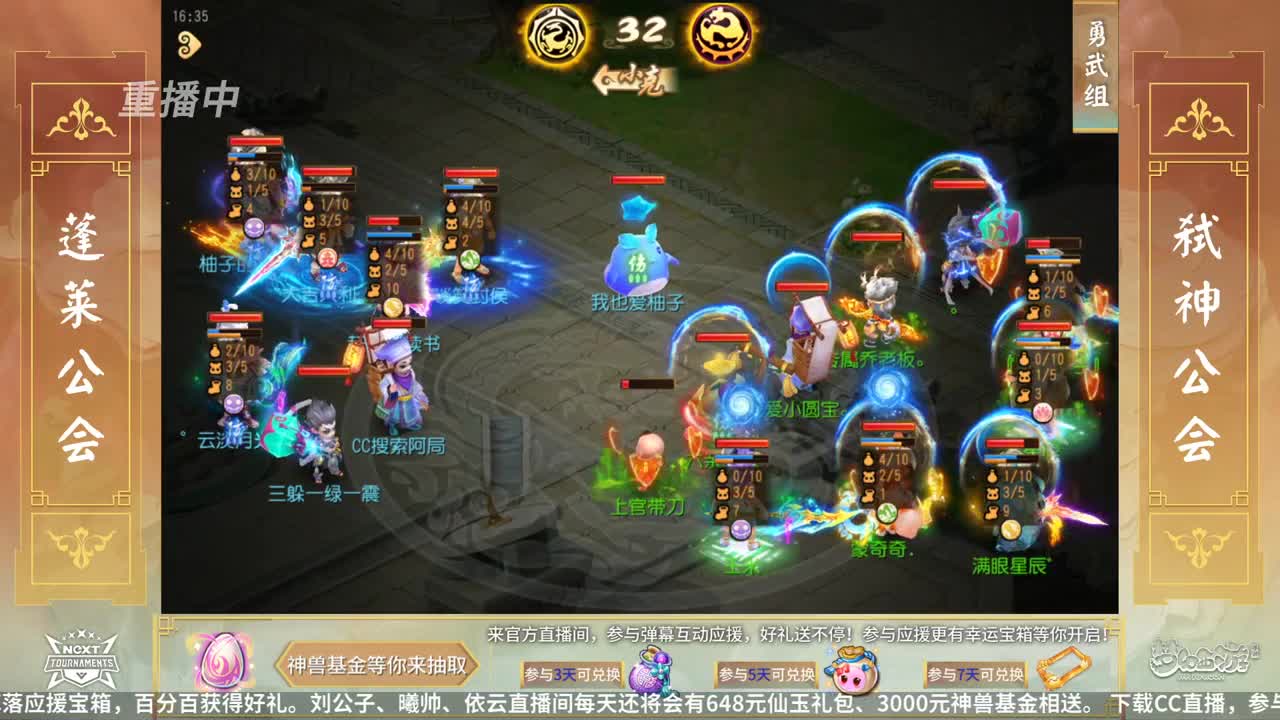Click the pink beast fund egg icon in bottom bar

tap(220, 663)
